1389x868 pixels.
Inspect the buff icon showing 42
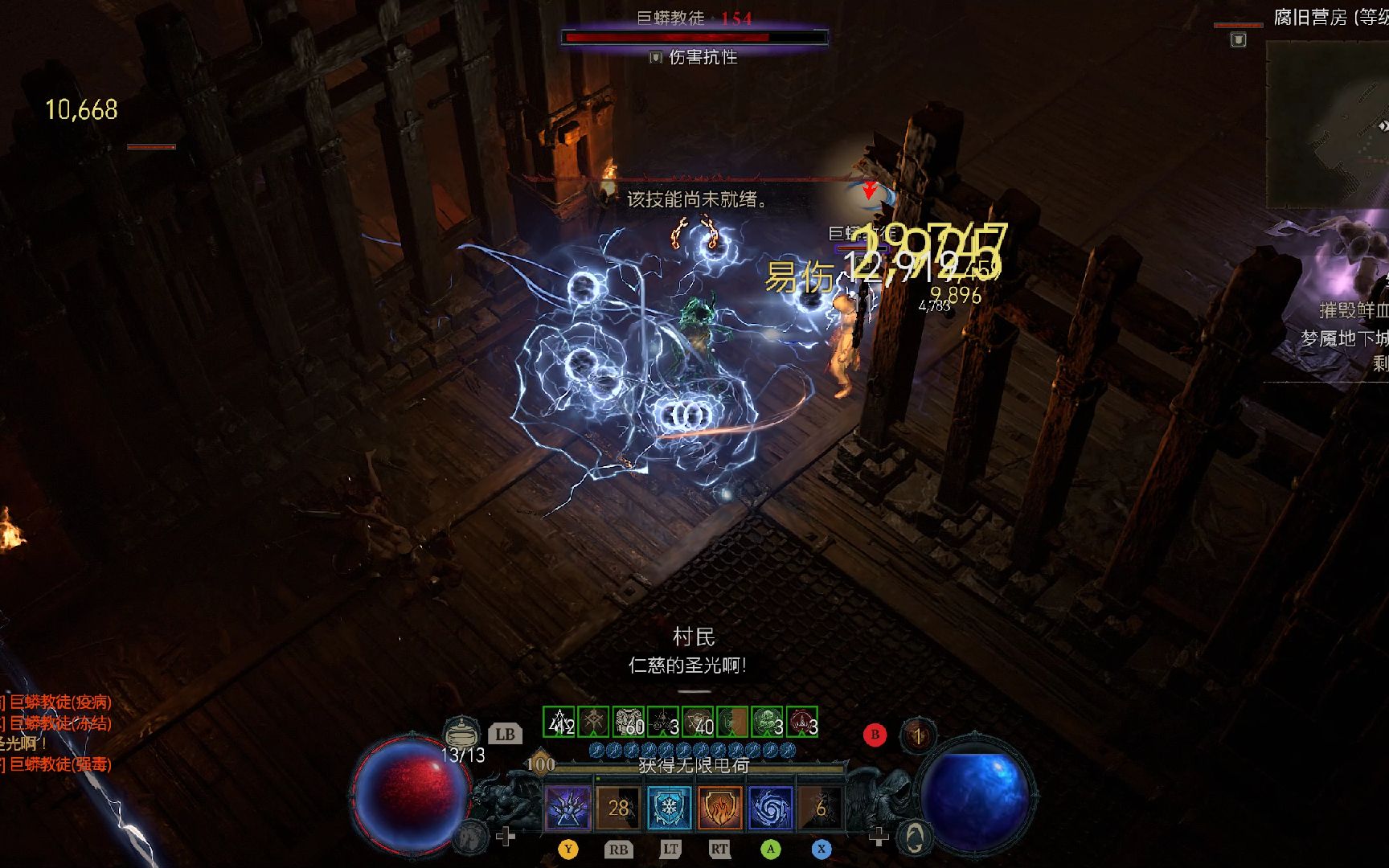pyautogui.click(x=559, y=722)
